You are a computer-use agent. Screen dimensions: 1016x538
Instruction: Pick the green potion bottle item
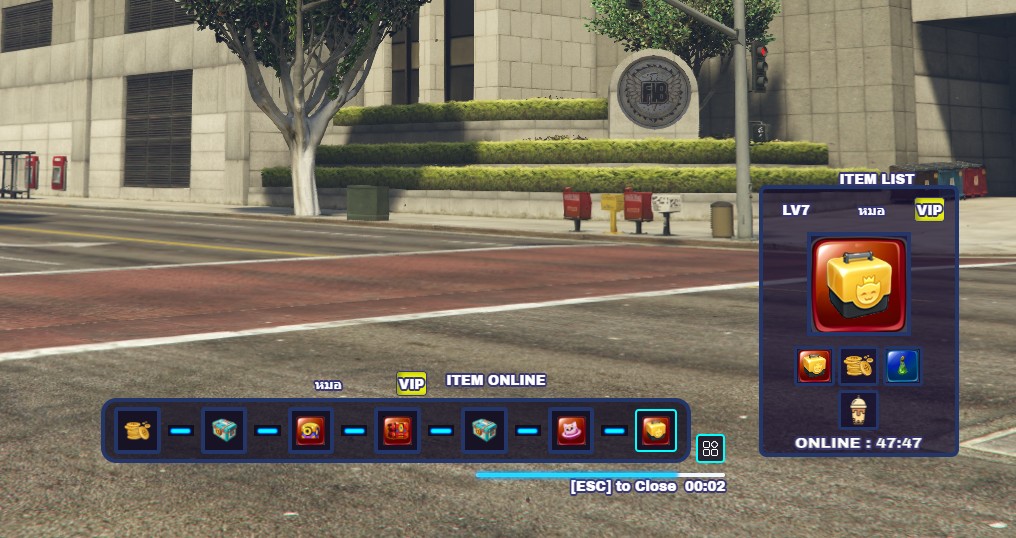pyautogui.click(x=902, y=366)
